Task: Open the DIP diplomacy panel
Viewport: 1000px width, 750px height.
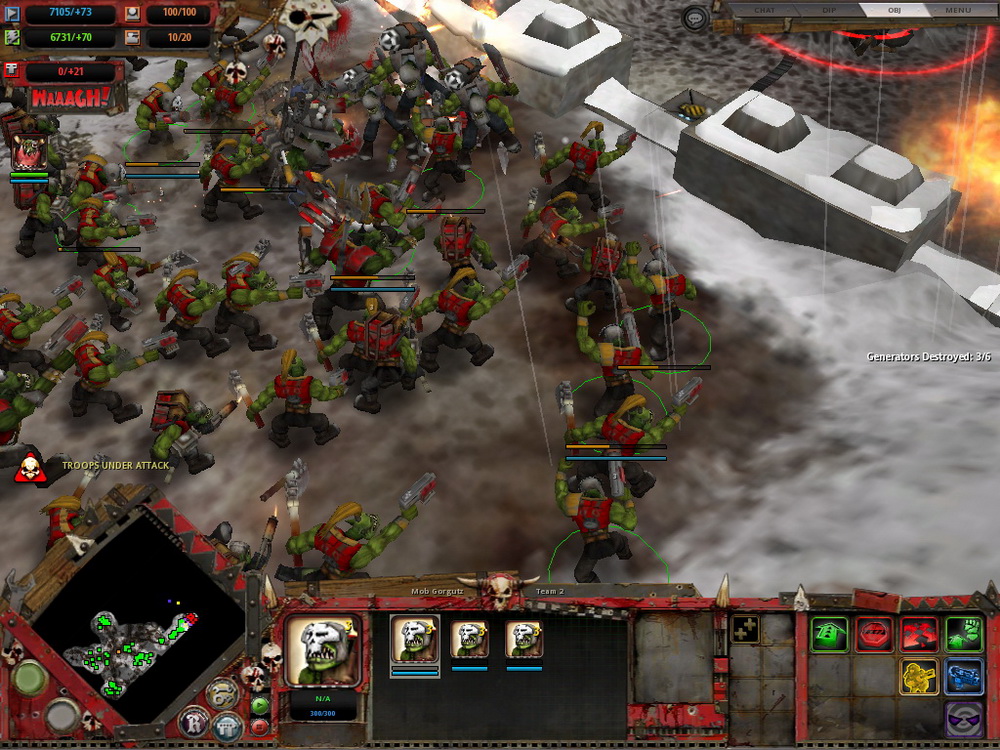Action: (x=827, y=10)
